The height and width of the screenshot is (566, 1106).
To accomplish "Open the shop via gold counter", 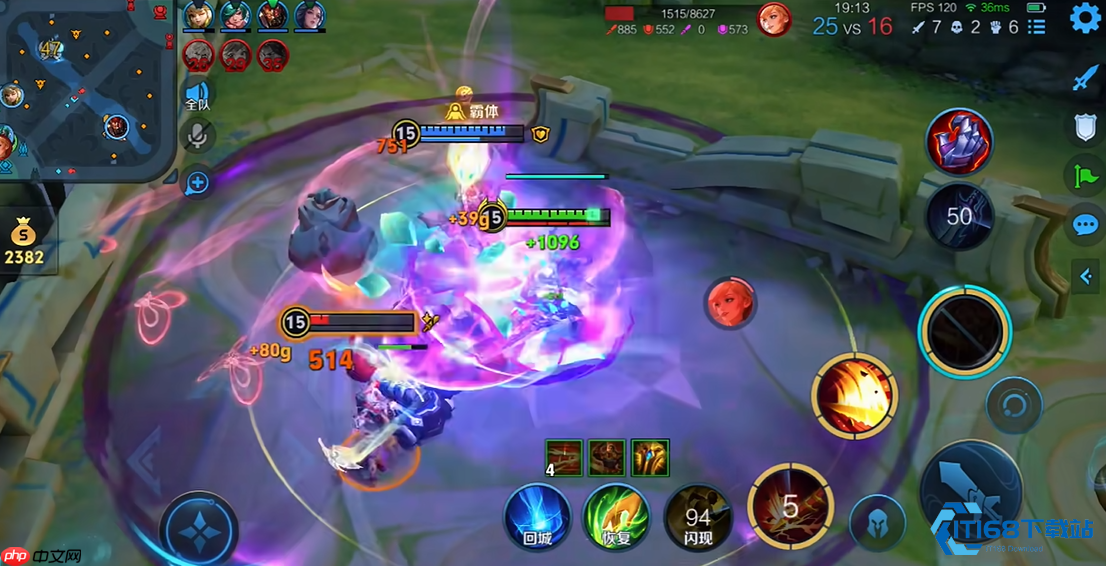I will (23, 245).
